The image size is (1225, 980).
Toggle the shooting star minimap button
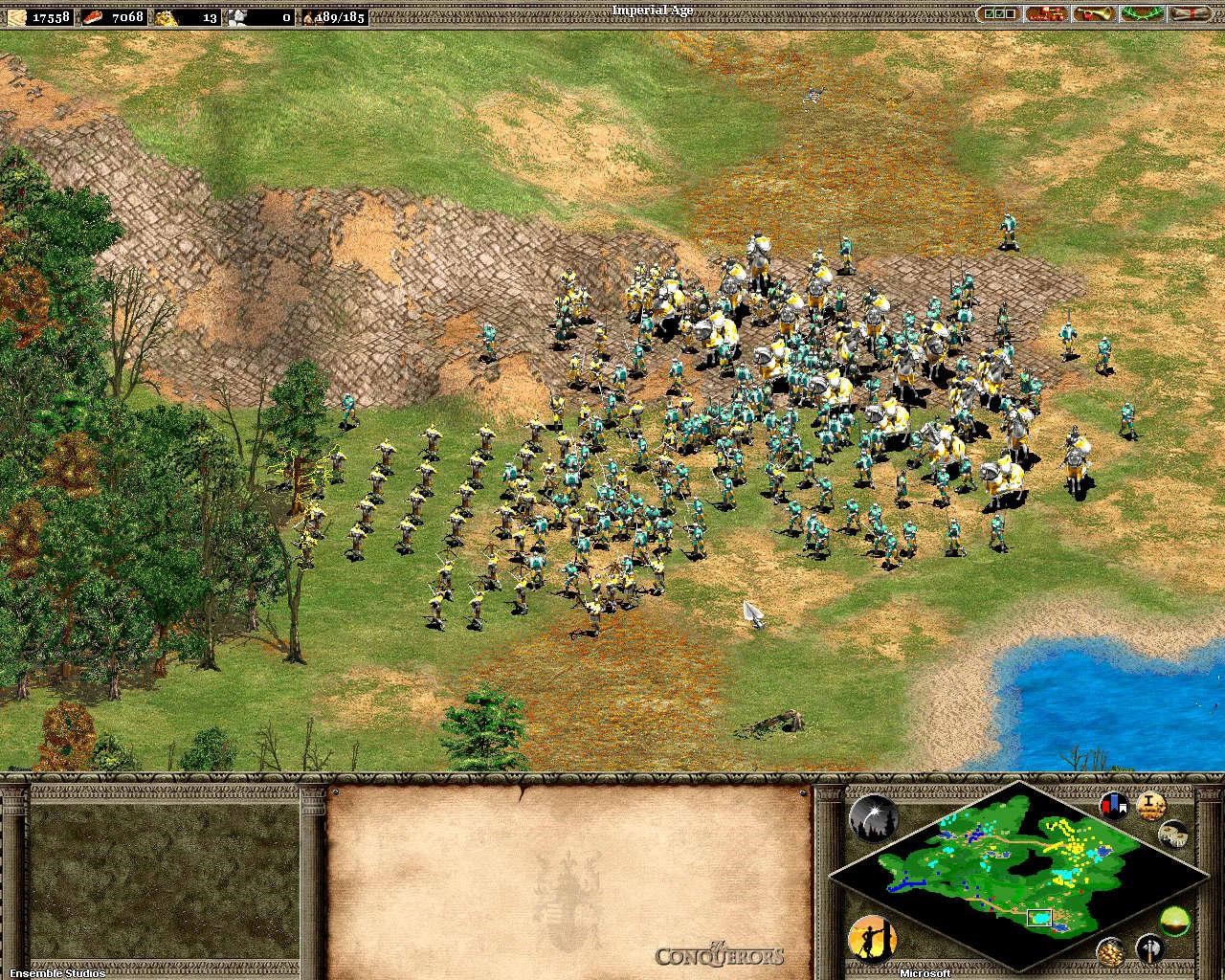pyautogui.click(x=875, y=817)
